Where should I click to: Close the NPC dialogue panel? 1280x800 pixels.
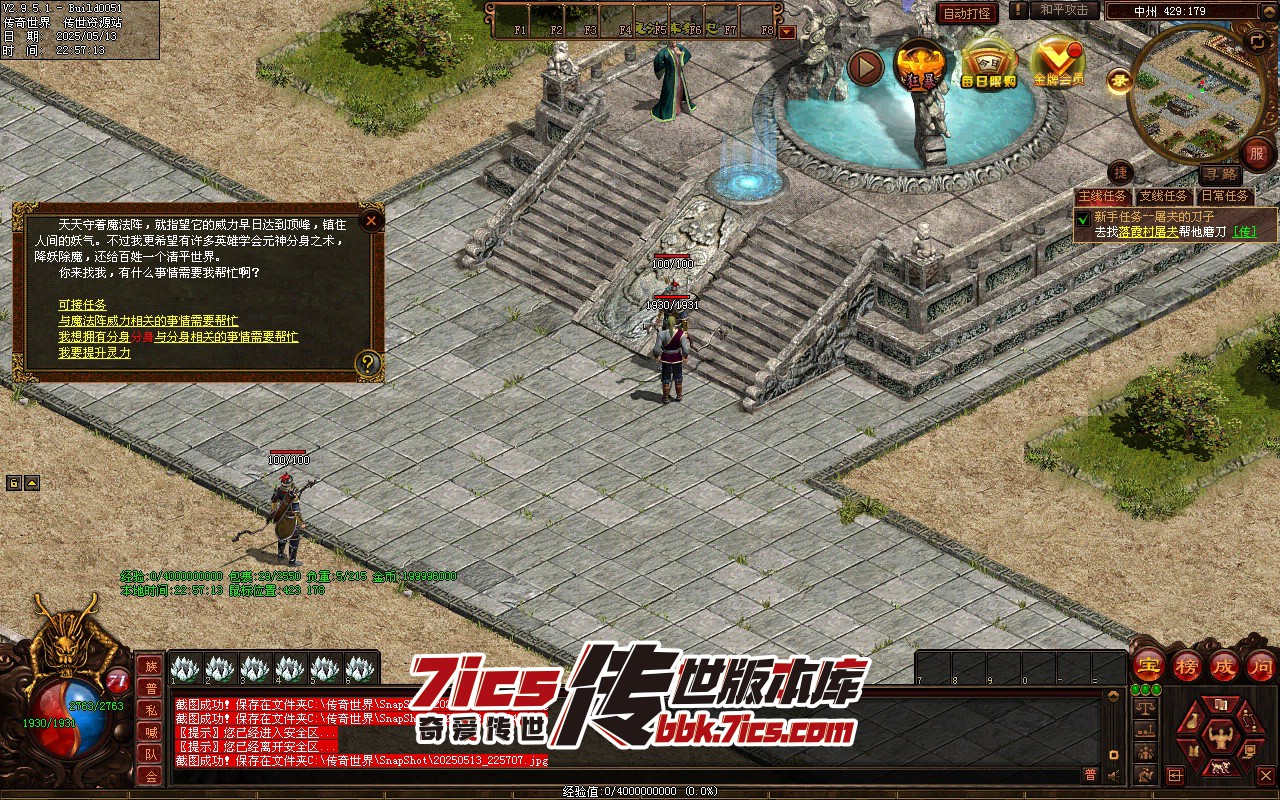(x=371, y=220)
